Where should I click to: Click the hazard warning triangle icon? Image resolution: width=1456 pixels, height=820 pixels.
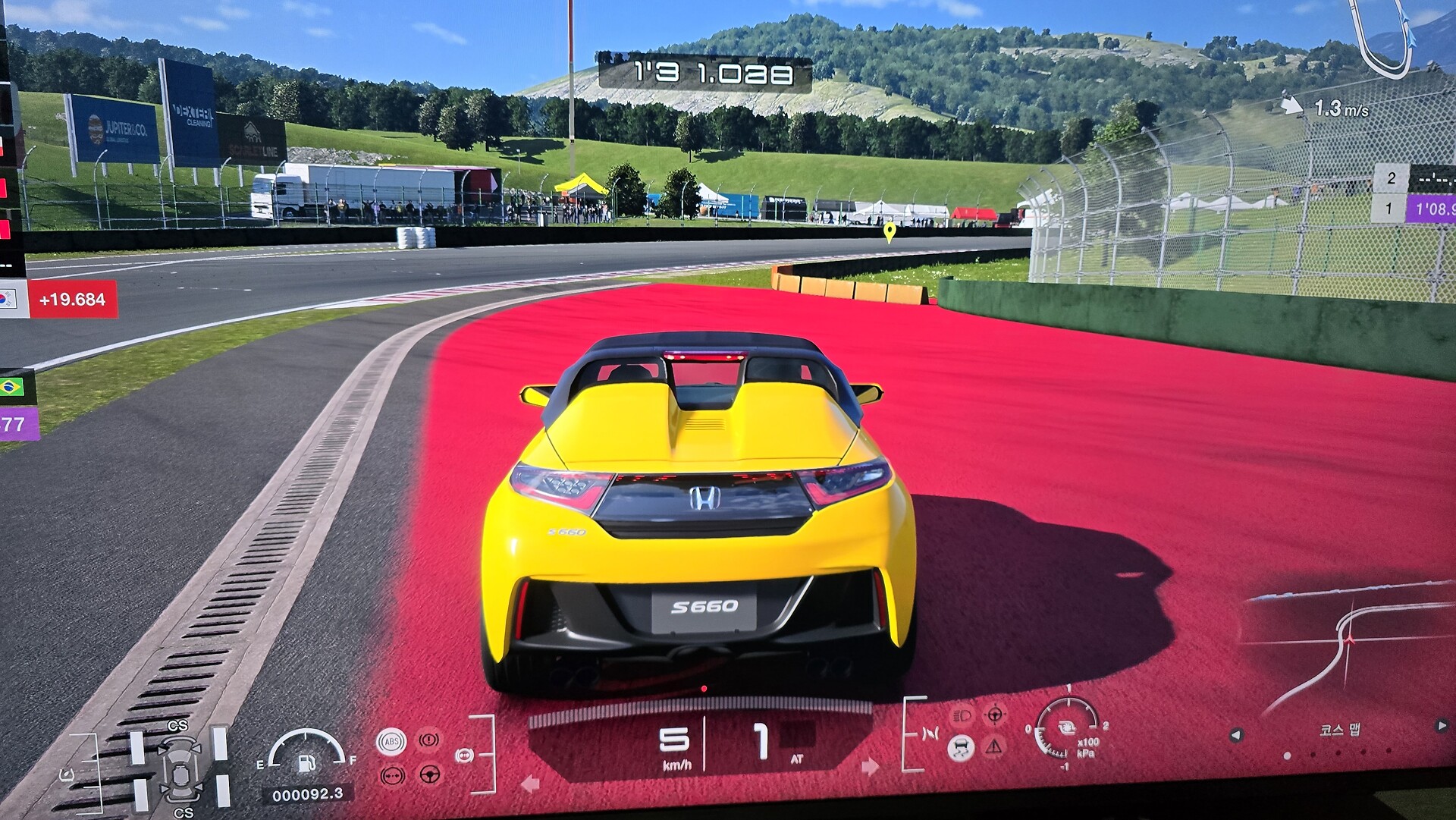click(x=994, y=747)
